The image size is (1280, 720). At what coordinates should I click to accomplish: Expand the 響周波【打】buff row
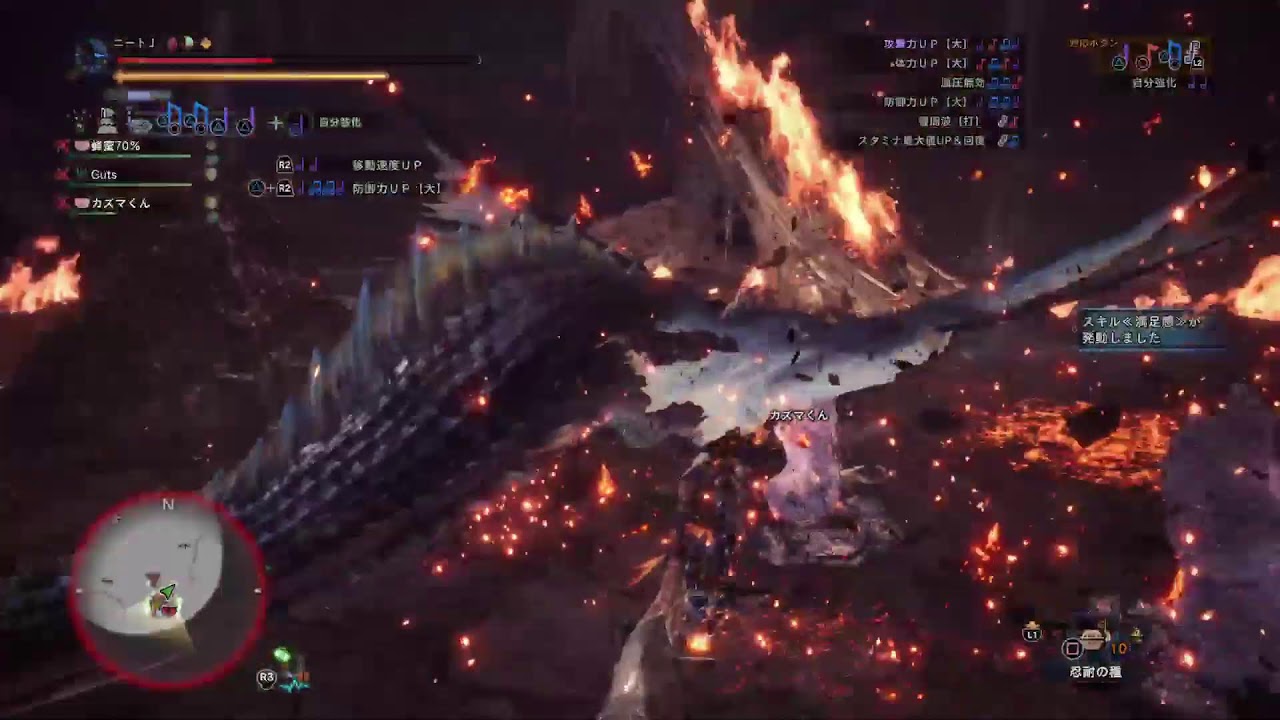click(x=952, y=121)
